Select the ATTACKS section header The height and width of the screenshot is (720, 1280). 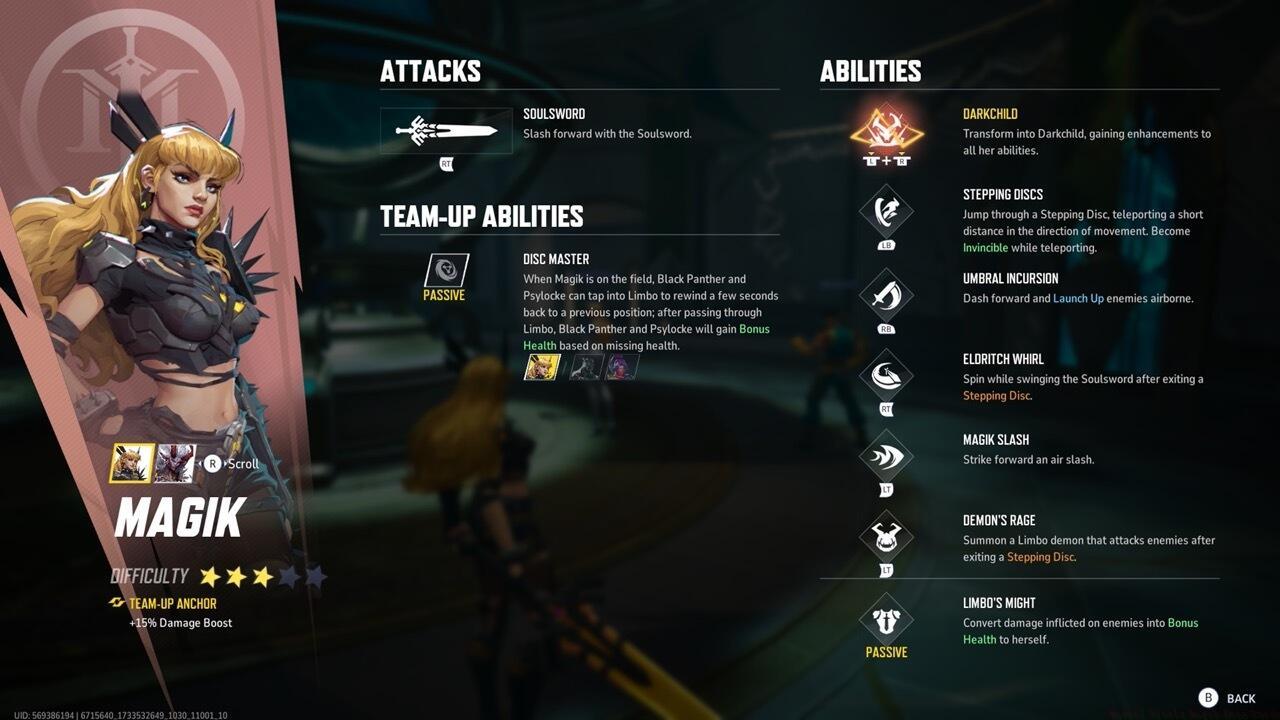[x=429, y=71]
